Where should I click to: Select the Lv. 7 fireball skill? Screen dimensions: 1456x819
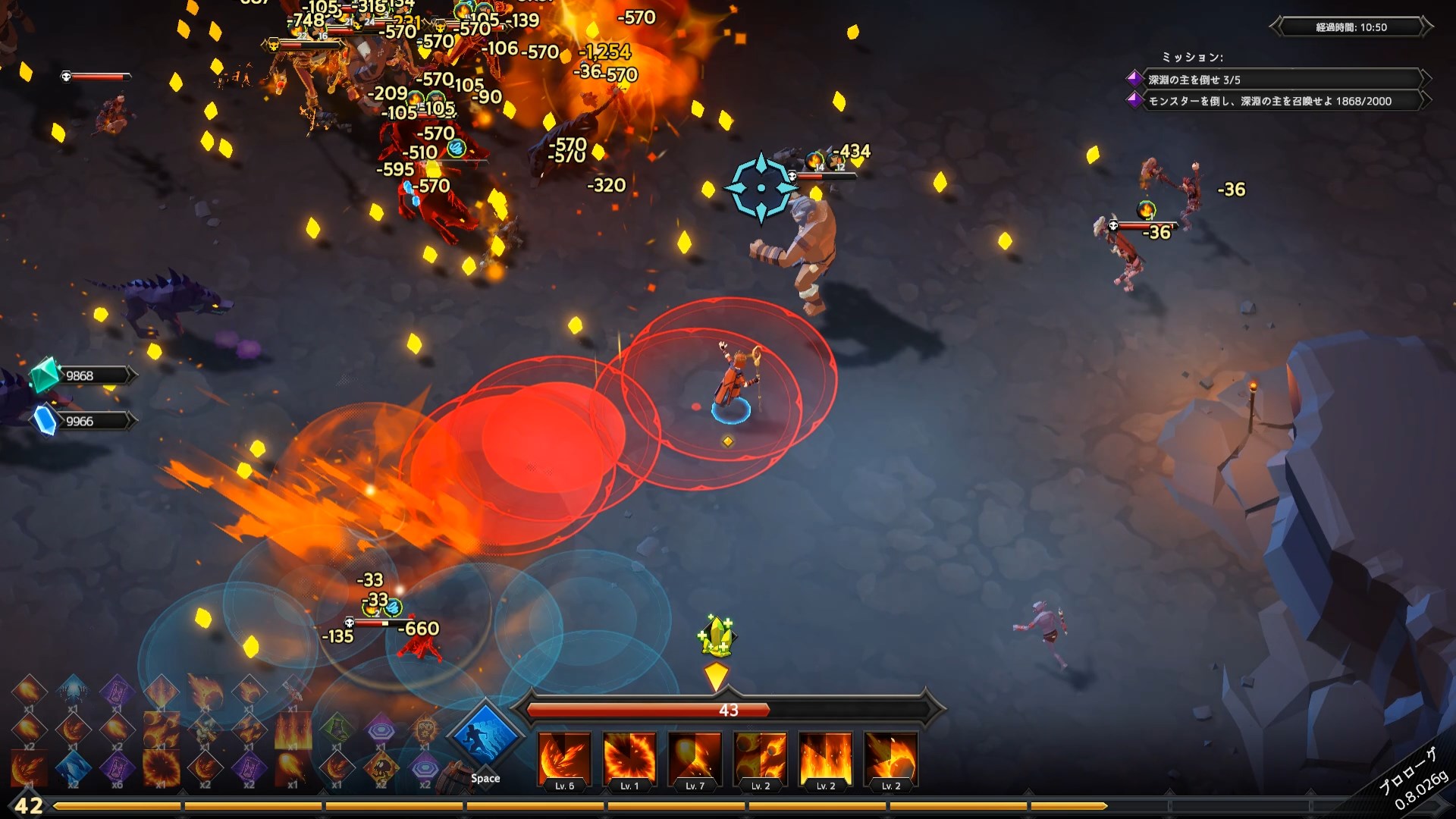[x=695, y=758]
